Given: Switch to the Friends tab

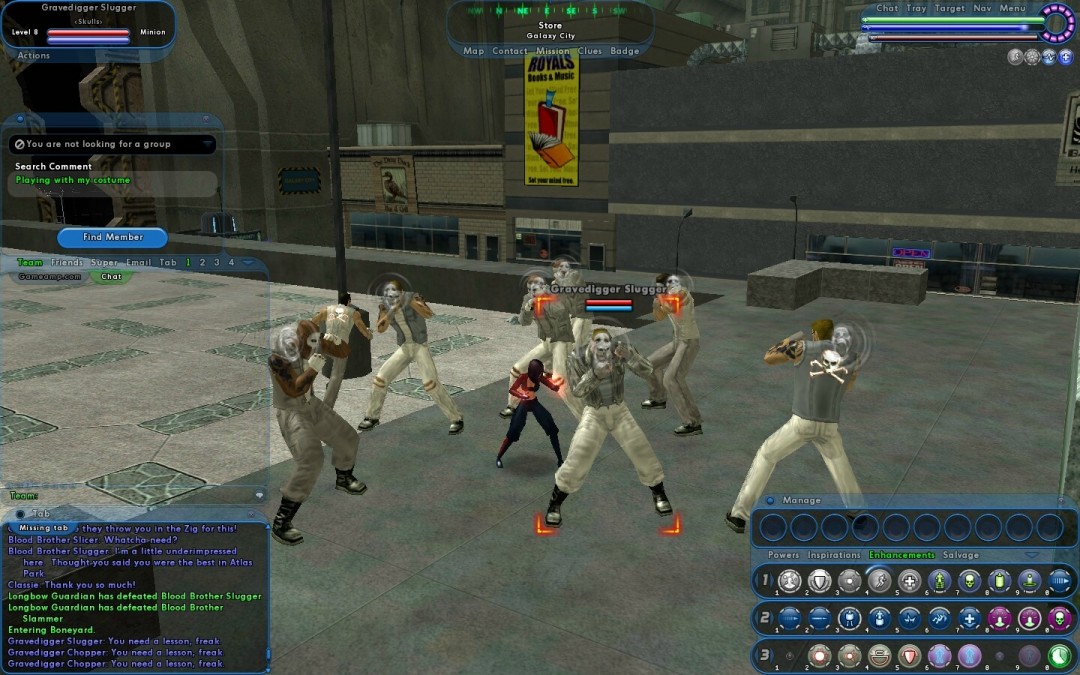Looking at the screenshot, I should pyautogui.click(x=67, y=262).
